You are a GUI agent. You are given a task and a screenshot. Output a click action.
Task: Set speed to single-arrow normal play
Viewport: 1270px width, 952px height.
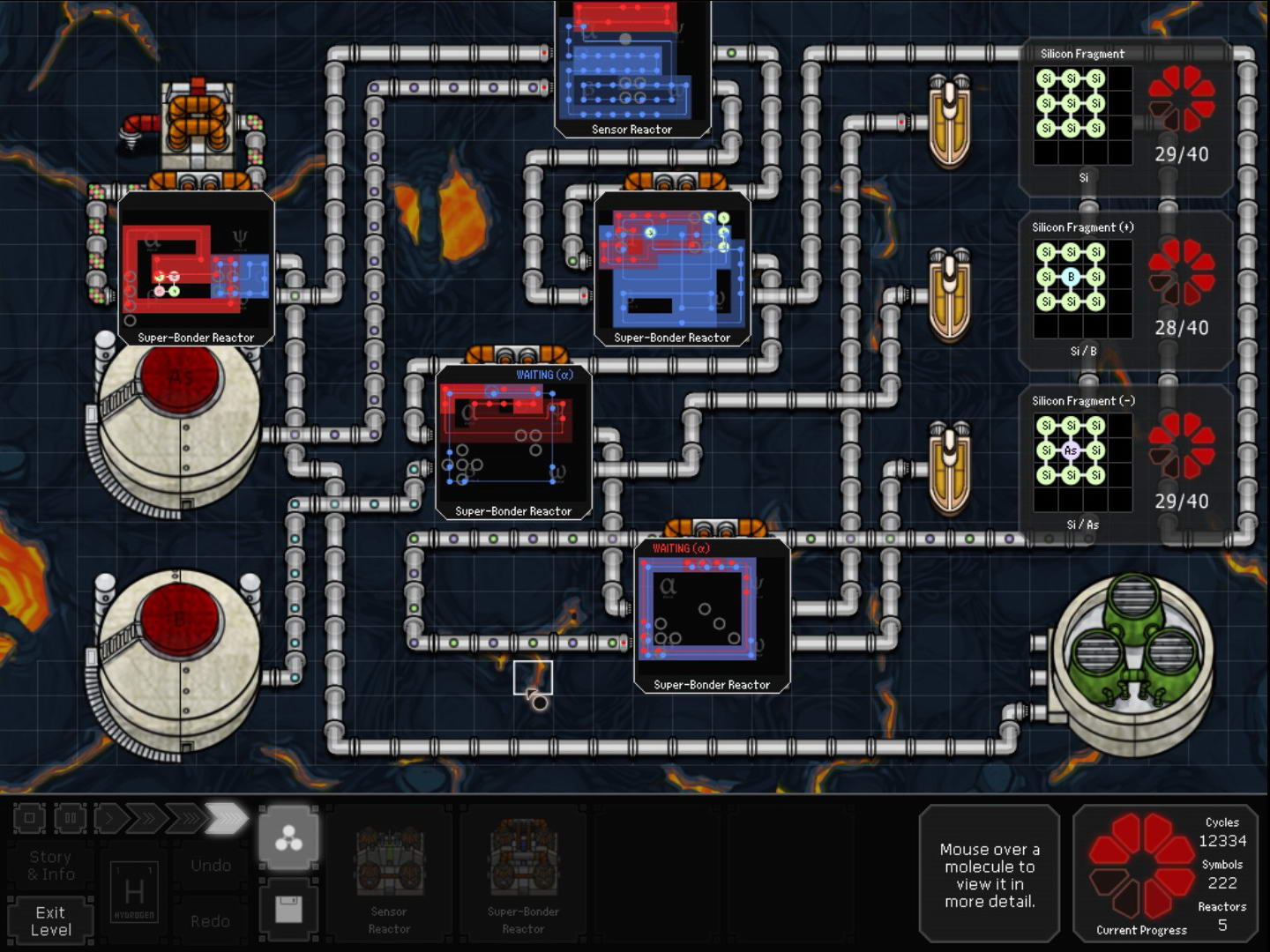[x=109, y=818]
